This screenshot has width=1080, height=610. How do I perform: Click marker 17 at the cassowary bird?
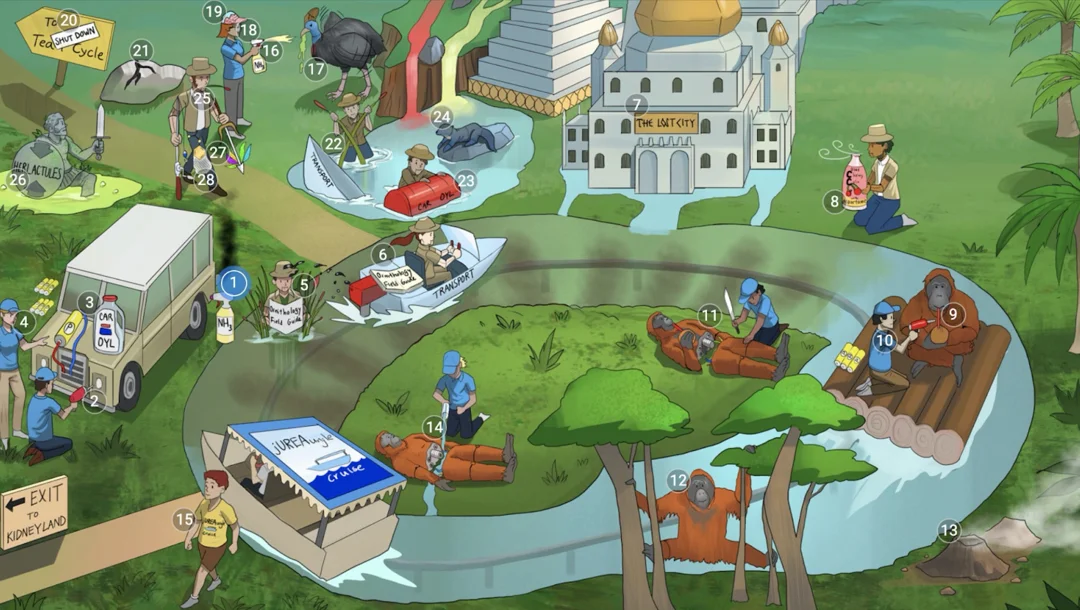pyautogui.click(x=316, y=69)
